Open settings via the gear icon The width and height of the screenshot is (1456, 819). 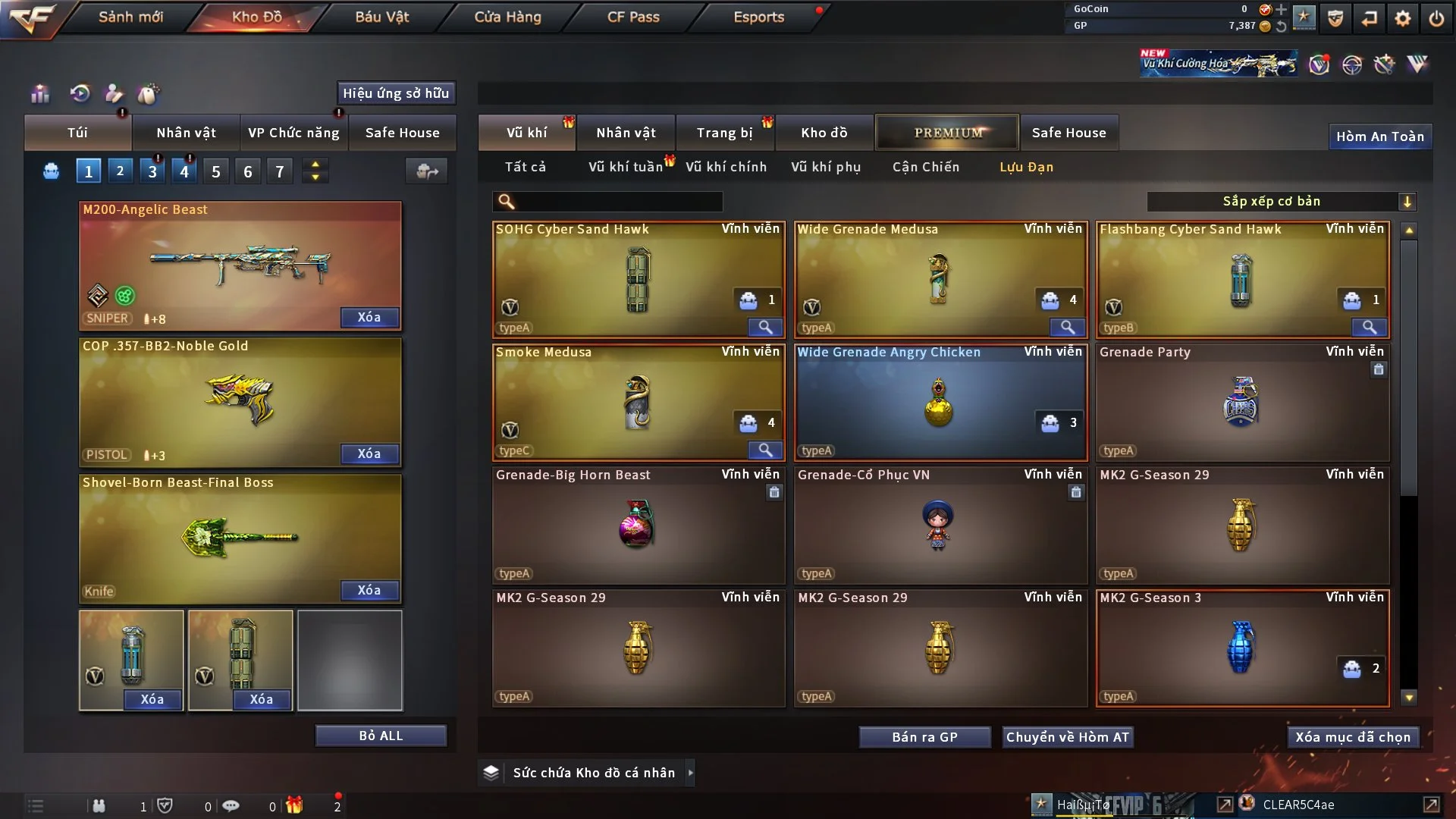click(1402, 18)
